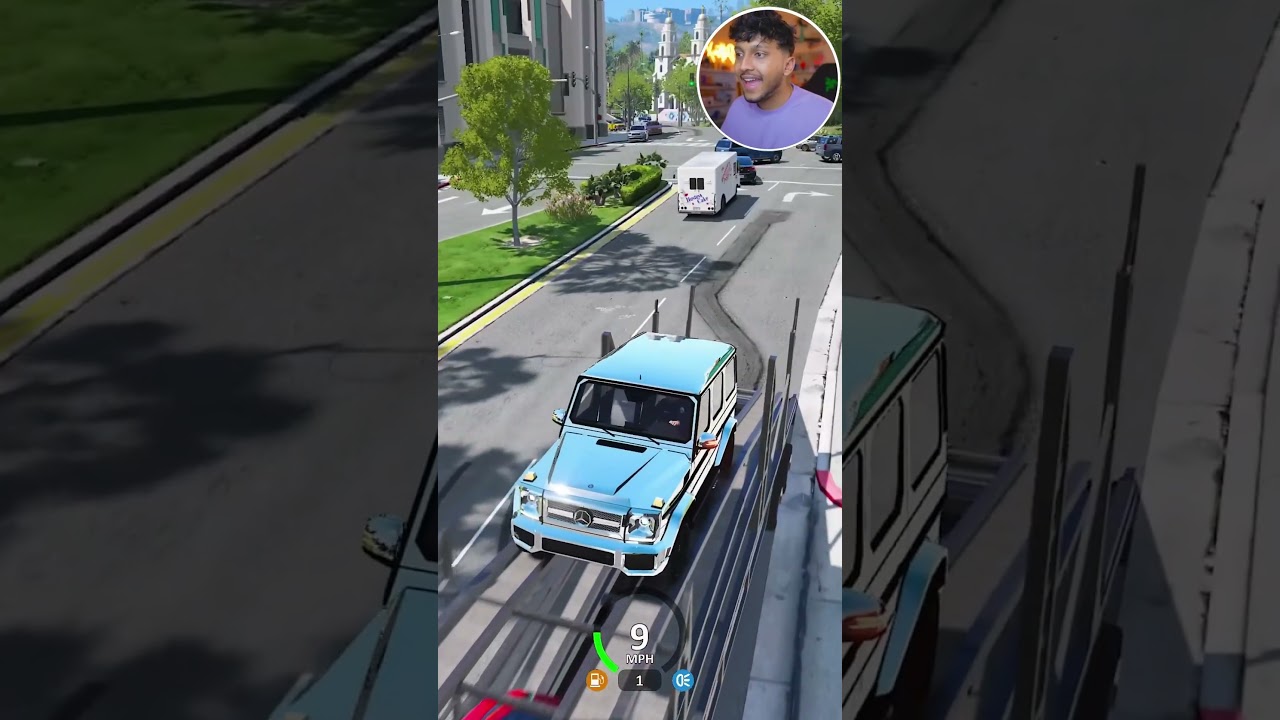
Task: Click the gear indicator showing 1
Action: point(638,679)
